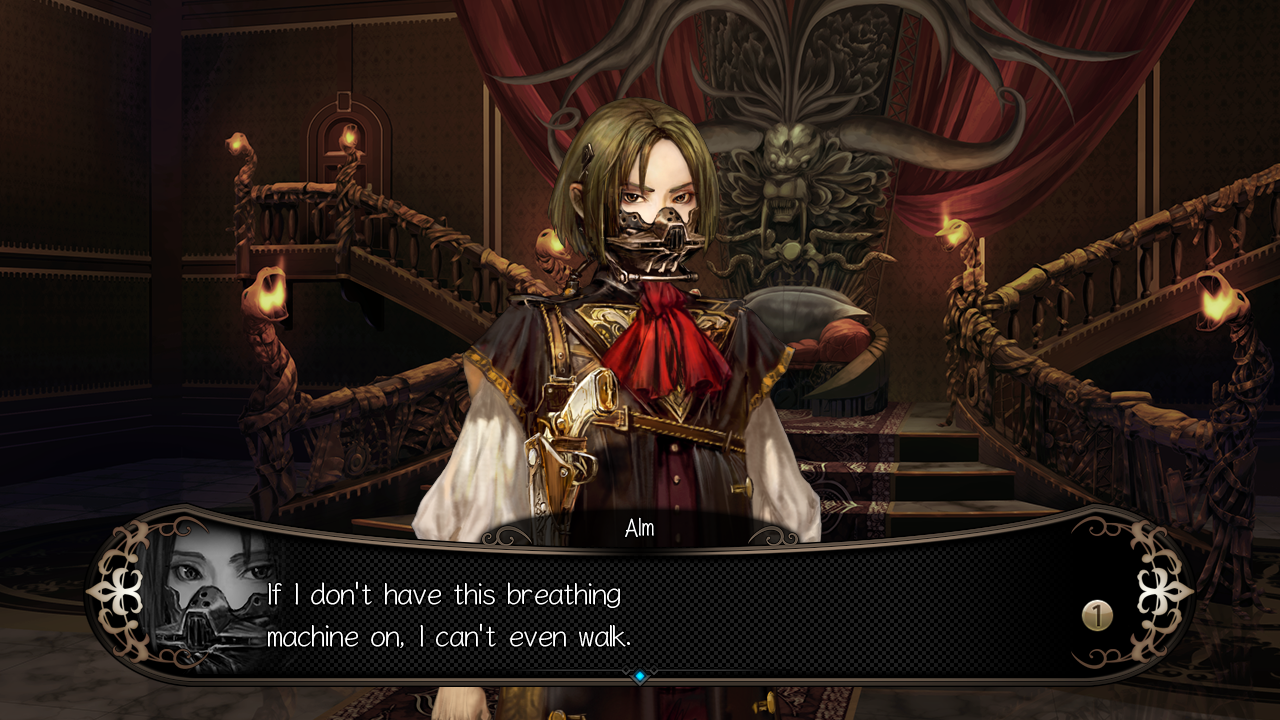Click the gold number 1 coin icon
The width and height of the screenshot is (1280, 720).
pyautogui.click(x=1097, y=615)
